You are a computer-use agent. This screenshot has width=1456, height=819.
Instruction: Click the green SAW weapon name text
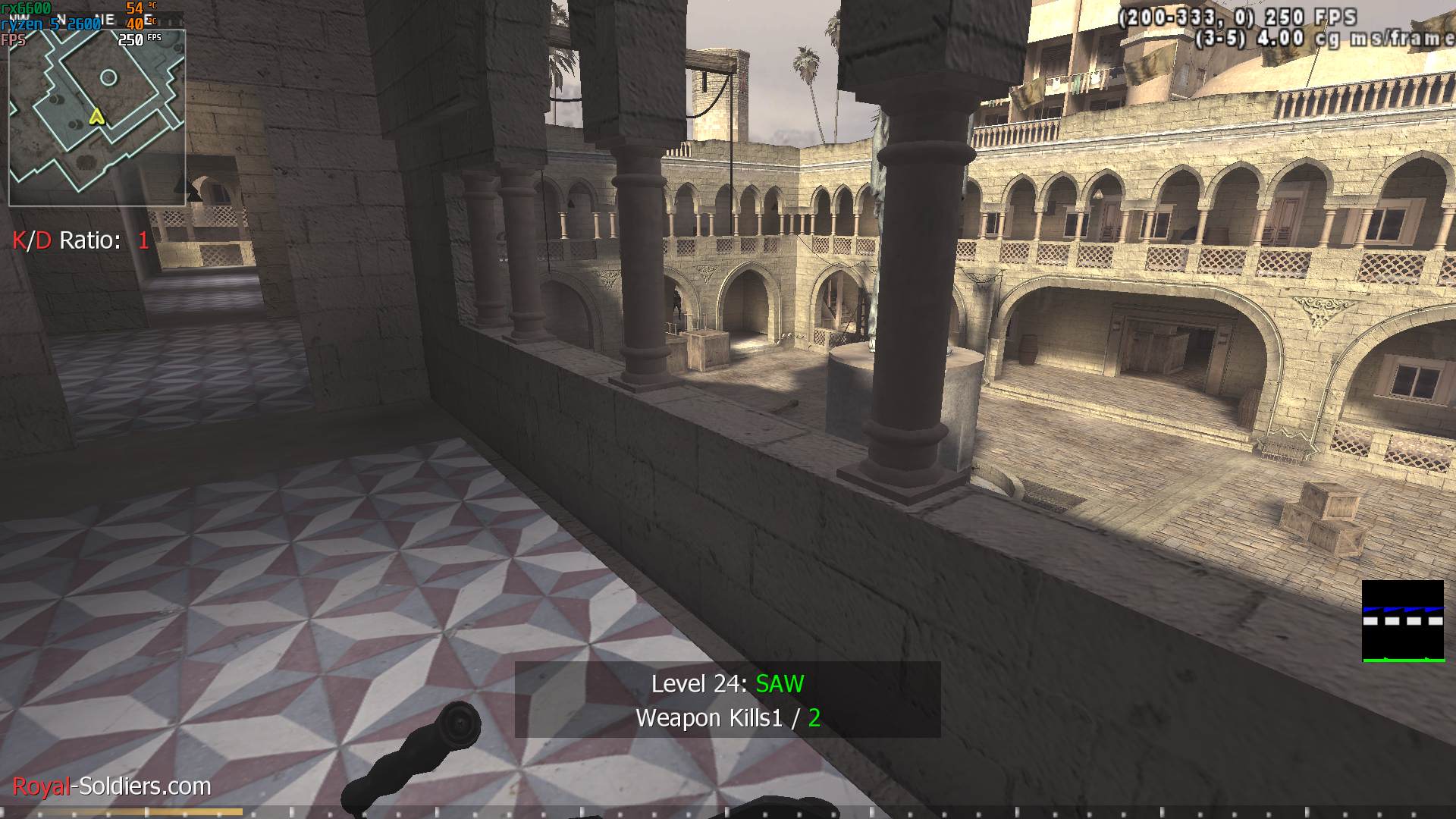point(778,684)
